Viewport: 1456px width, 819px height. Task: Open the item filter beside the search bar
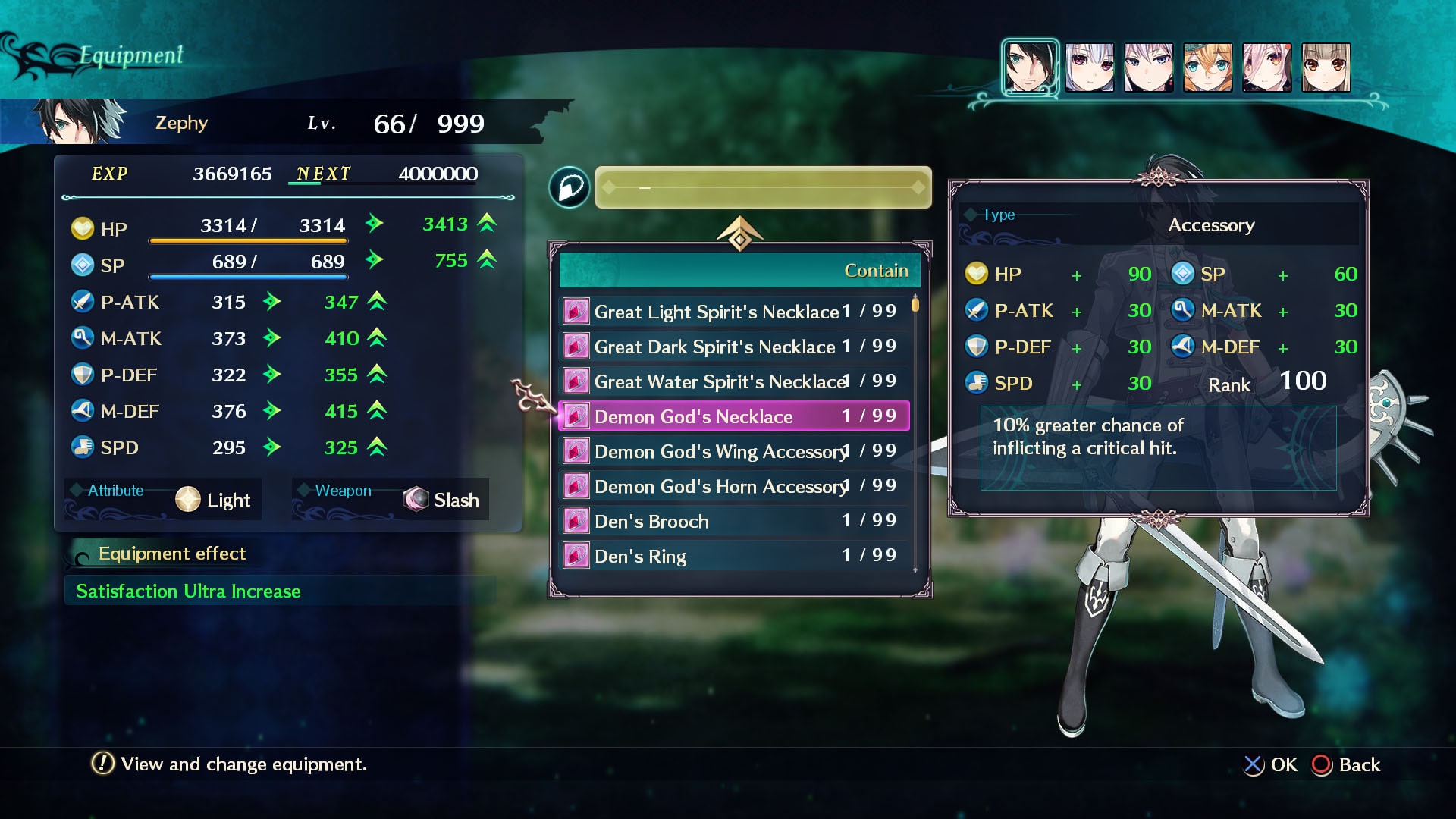(570, 187)
